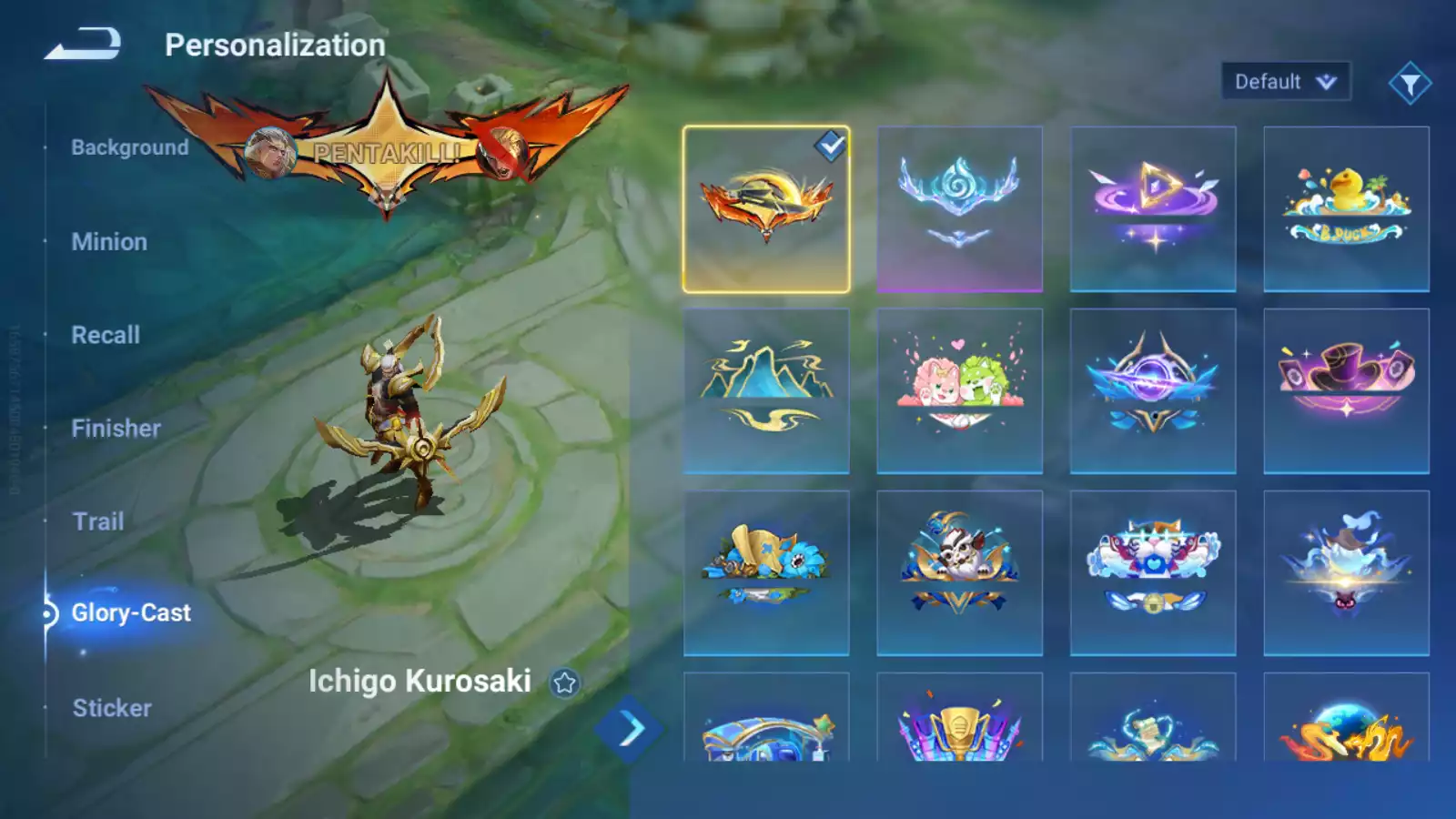Select the purple top hat glory-cast
This screenshot has width=1456, height=819.
1346,391
